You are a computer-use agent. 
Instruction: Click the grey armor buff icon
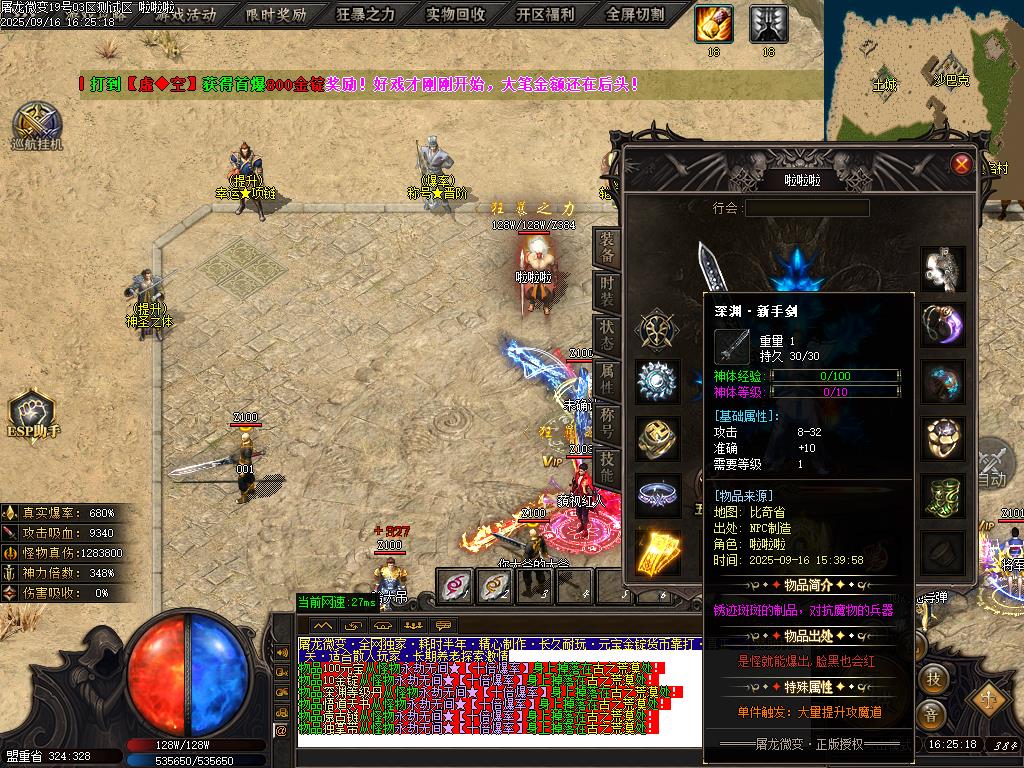[768, 24]
